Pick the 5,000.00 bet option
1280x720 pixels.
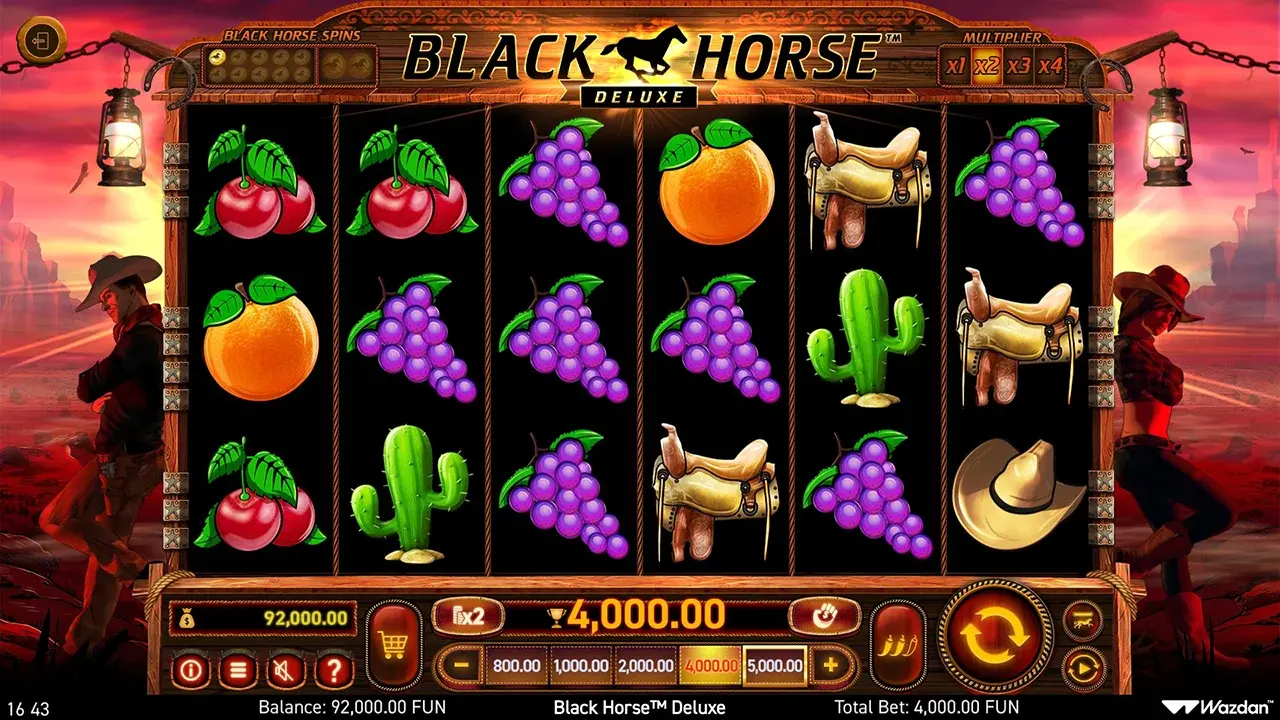click(775, 665)
